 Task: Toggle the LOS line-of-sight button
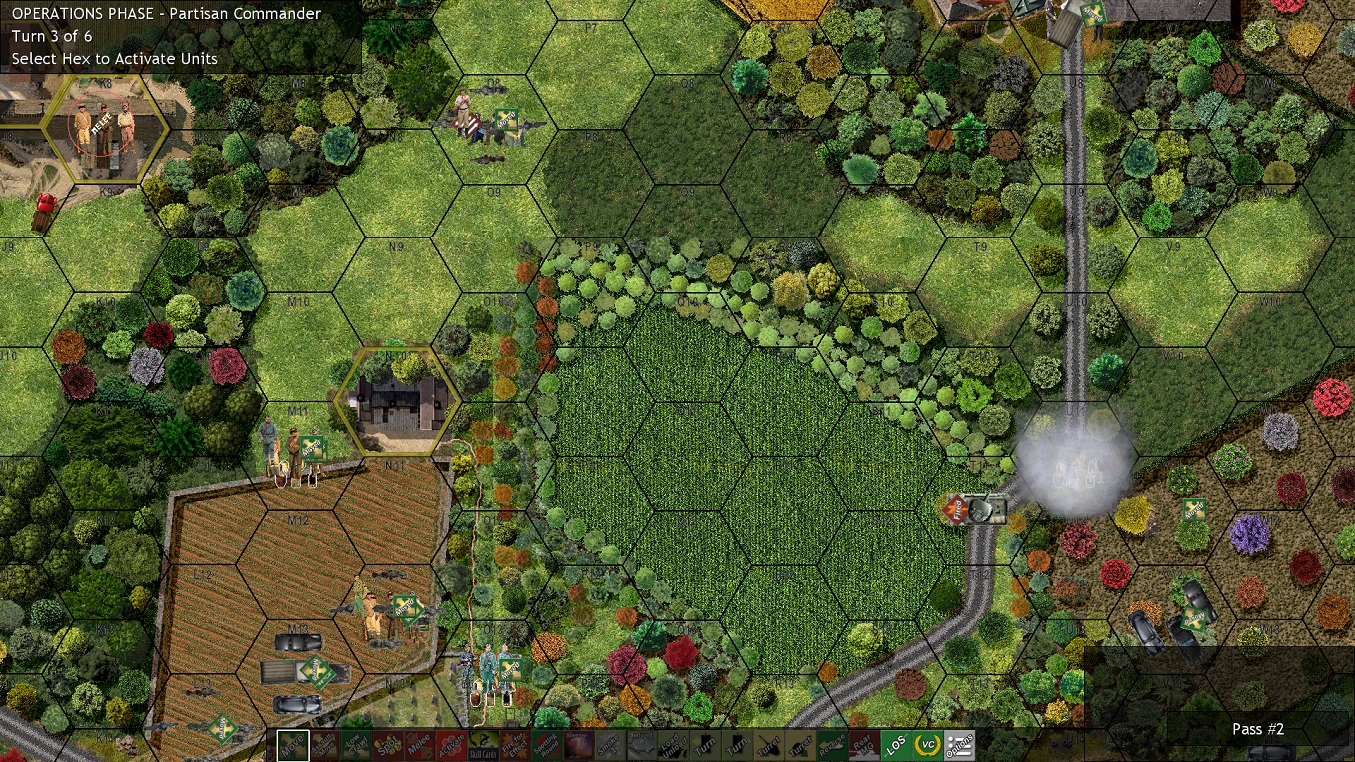(895, 746)
